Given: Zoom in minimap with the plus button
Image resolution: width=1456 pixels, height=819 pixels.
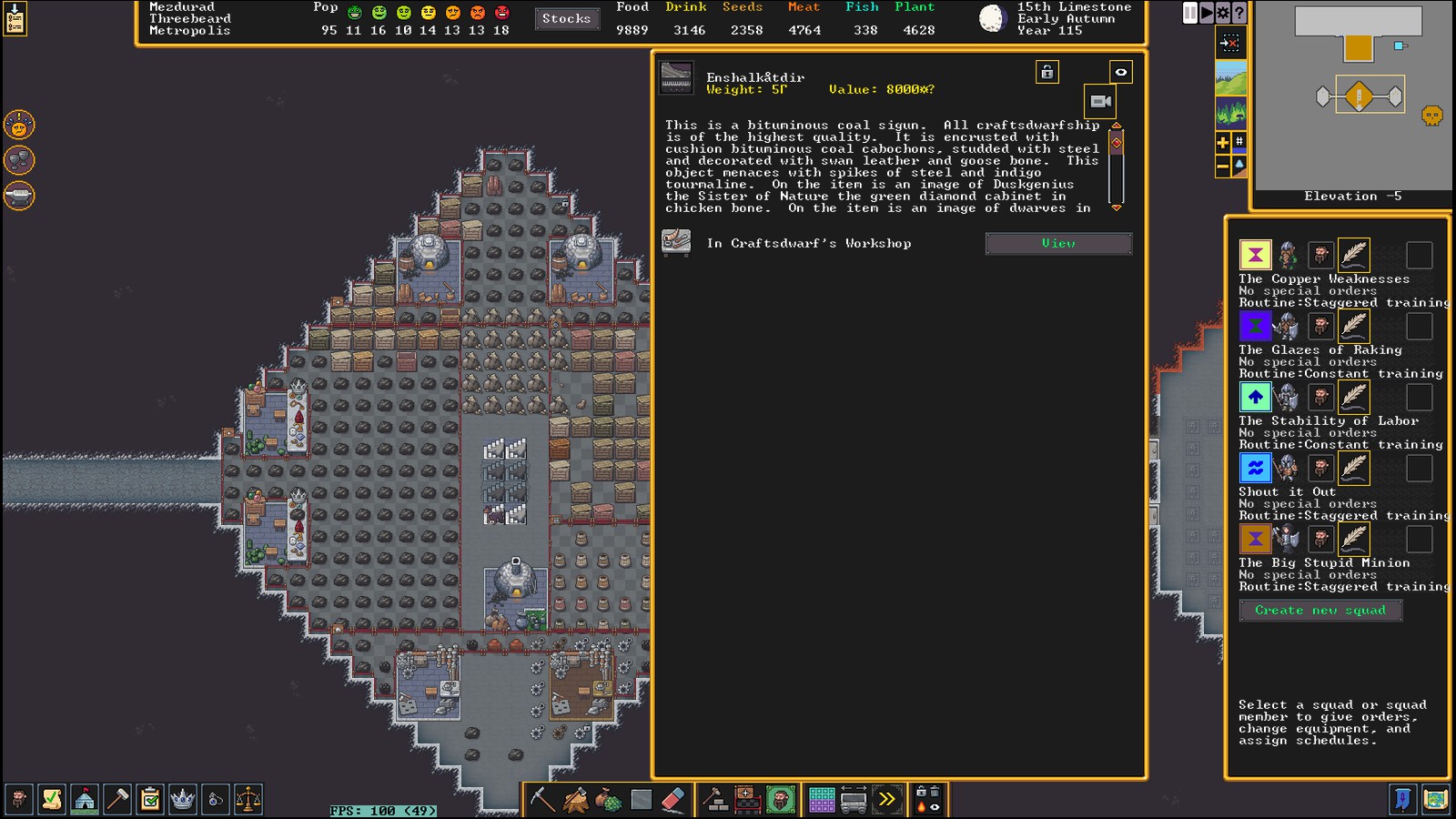Looking at the screenshot, I should click(x=1223, y=142).
